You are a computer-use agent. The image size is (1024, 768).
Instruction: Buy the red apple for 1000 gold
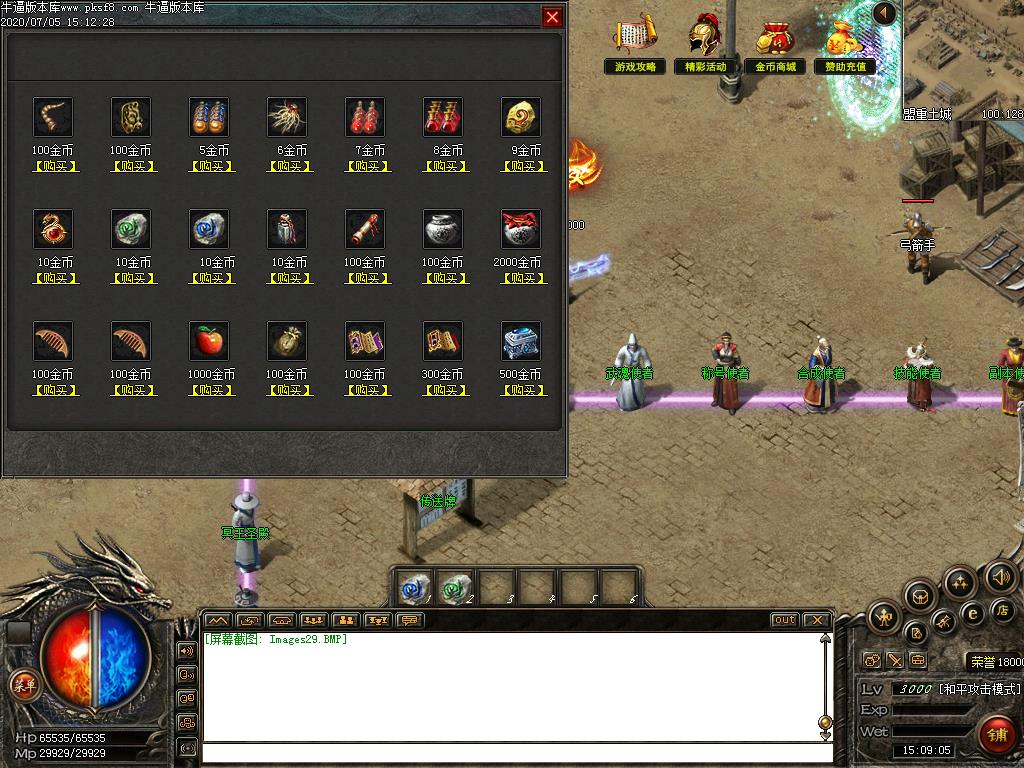[210, 390]
